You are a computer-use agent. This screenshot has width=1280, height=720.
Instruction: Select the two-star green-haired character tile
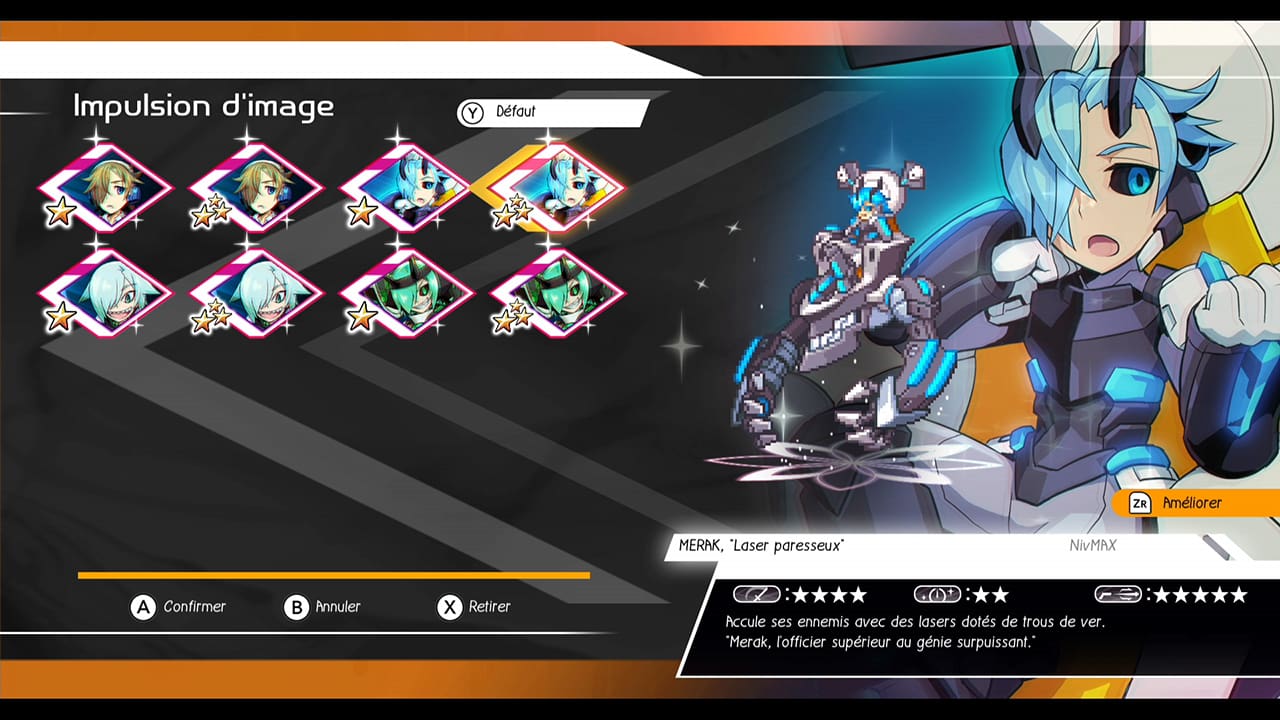pyautogui.click(x=556, y=293)
